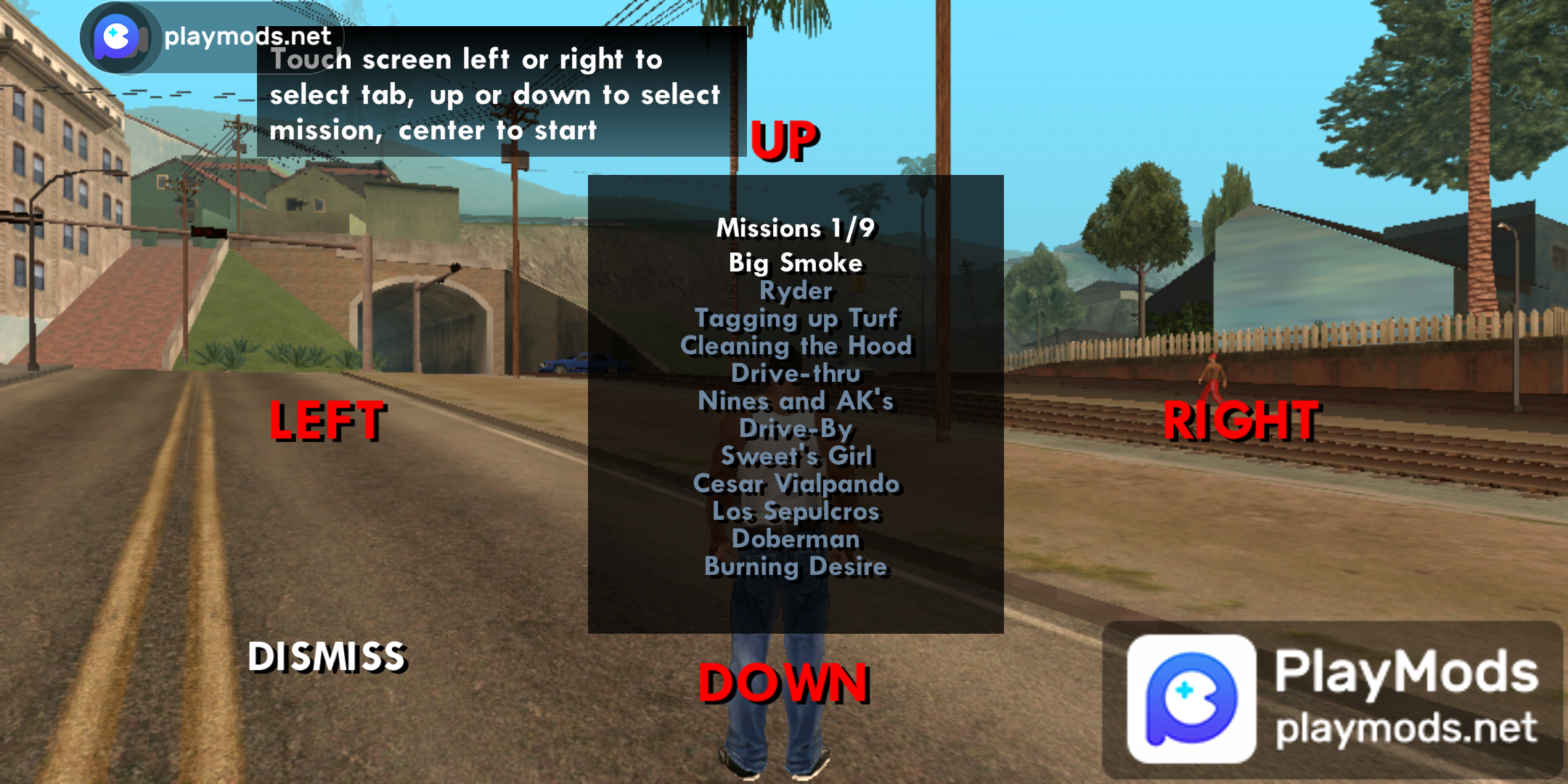Click the PlayMods icon in bottom-right corner
Viewport: 1568px width, 784px height.
pyautogui.click(x=1191, y=693)
